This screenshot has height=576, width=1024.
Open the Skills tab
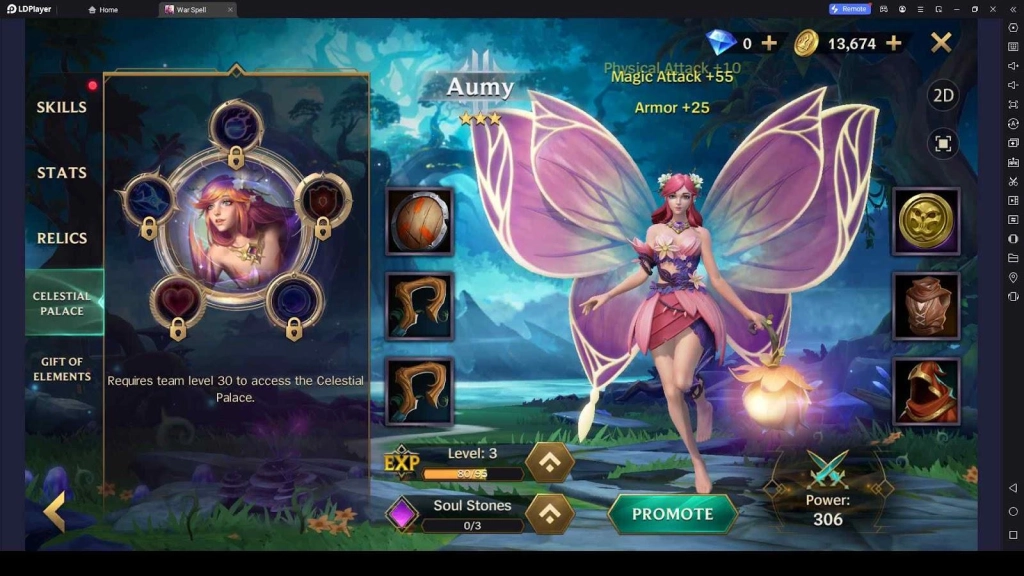[62, 107]
